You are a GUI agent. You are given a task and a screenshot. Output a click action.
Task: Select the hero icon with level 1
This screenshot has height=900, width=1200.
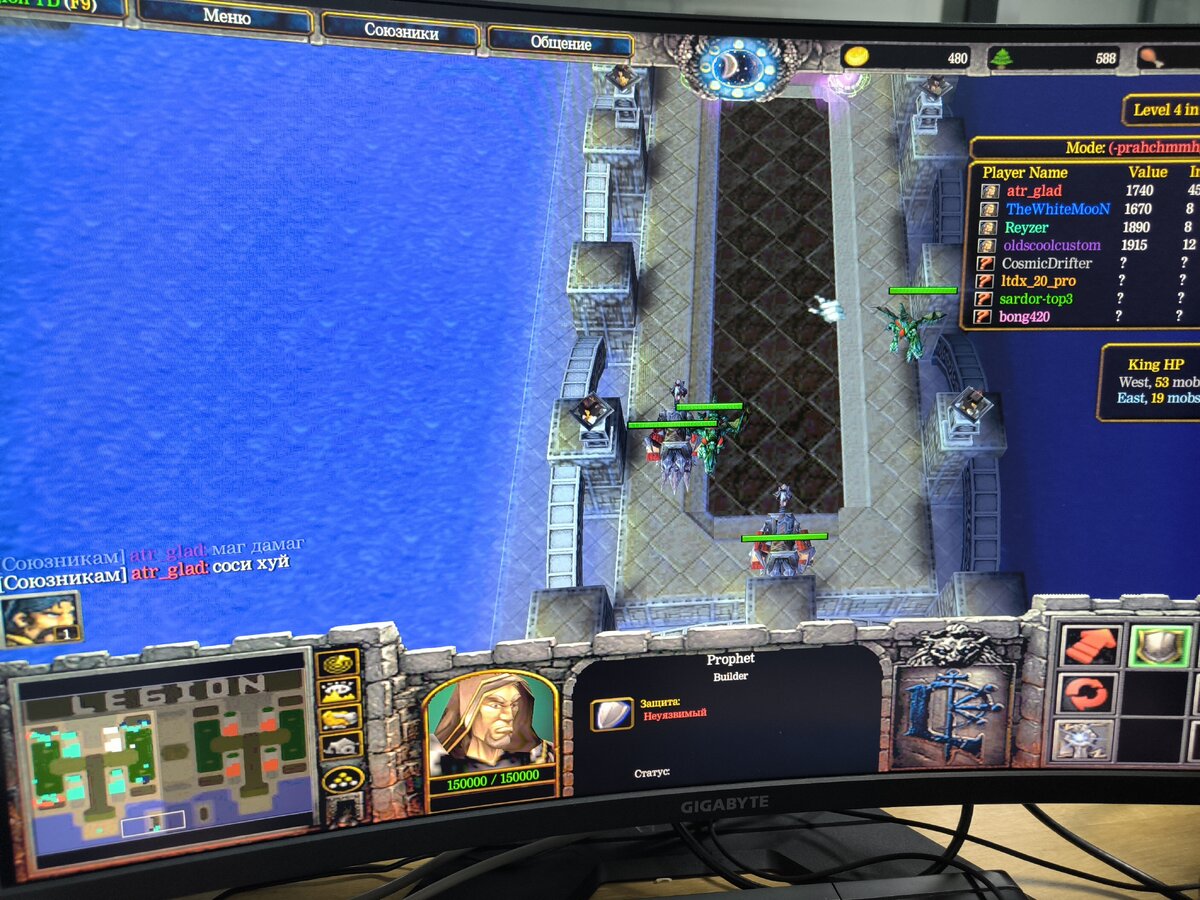pyautogui.click(x=40, y=619)
